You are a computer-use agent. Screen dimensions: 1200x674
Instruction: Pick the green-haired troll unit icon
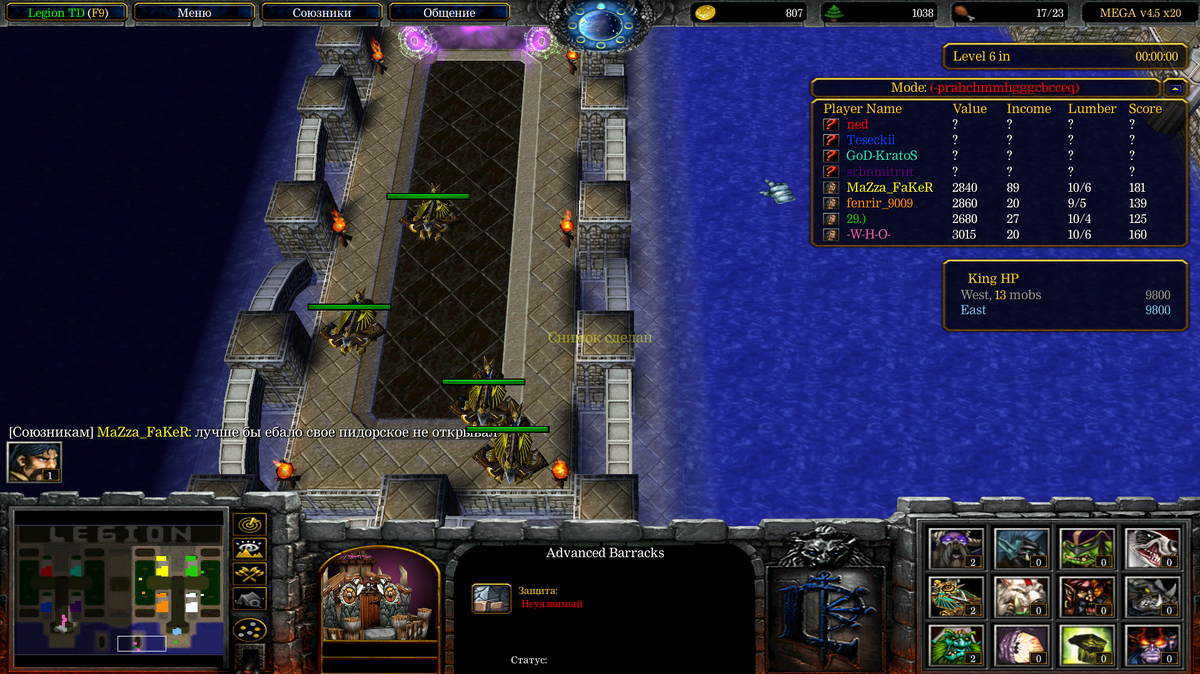[x=957, y=645]
